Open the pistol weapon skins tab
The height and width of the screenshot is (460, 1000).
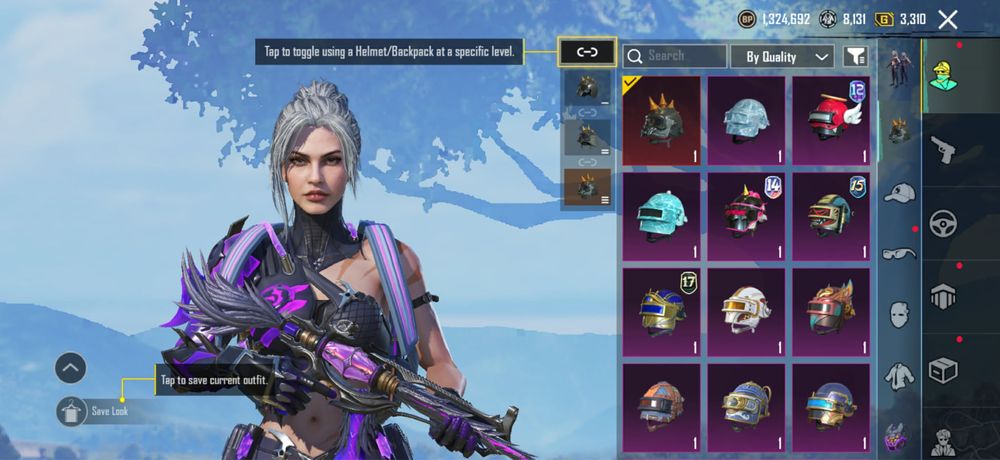tap(943, 151)
